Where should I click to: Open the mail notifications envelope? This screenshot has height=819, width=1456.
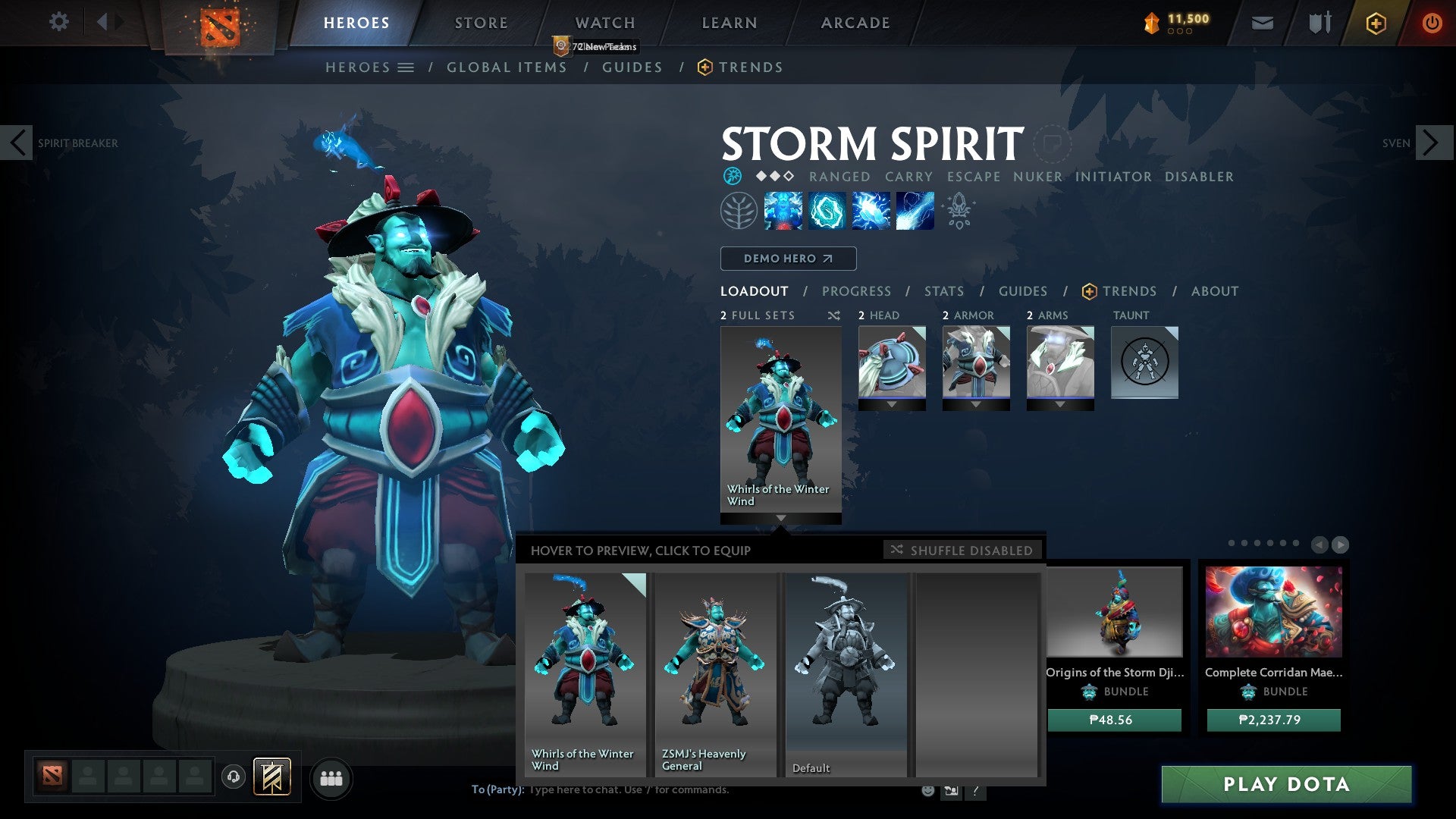(x=1262, y=23)
